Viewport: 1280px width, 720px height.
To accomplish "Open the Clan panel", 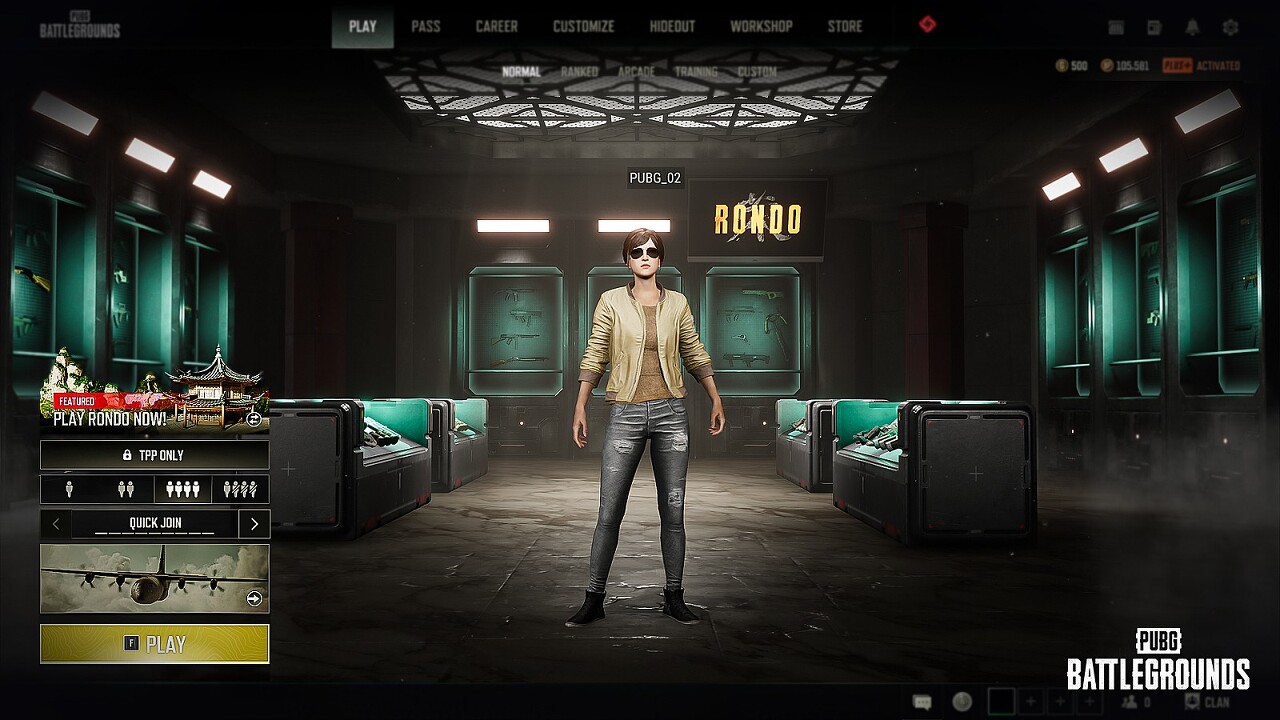I will click(x=1206, y=702).
